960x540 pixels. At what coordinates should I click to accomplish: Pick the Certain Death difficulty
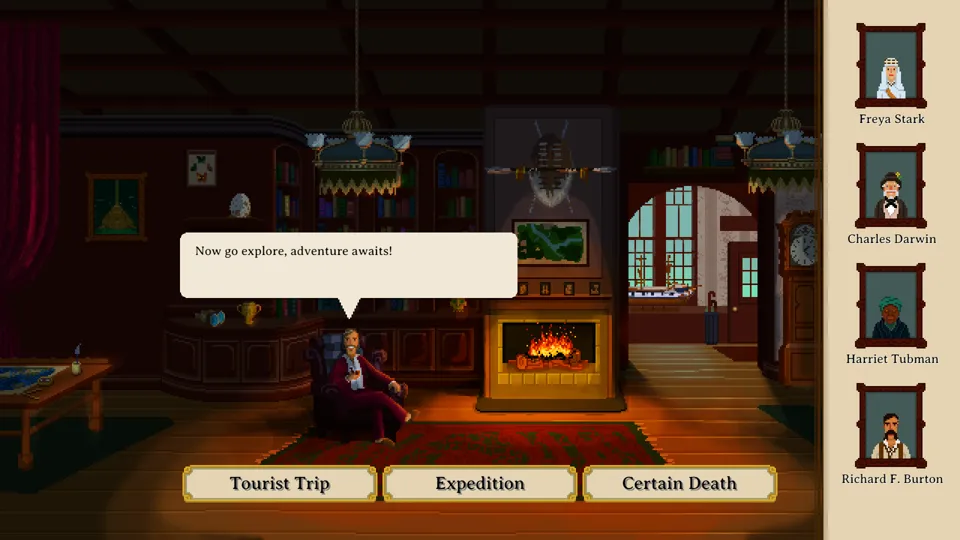click(x=679, y=484)
